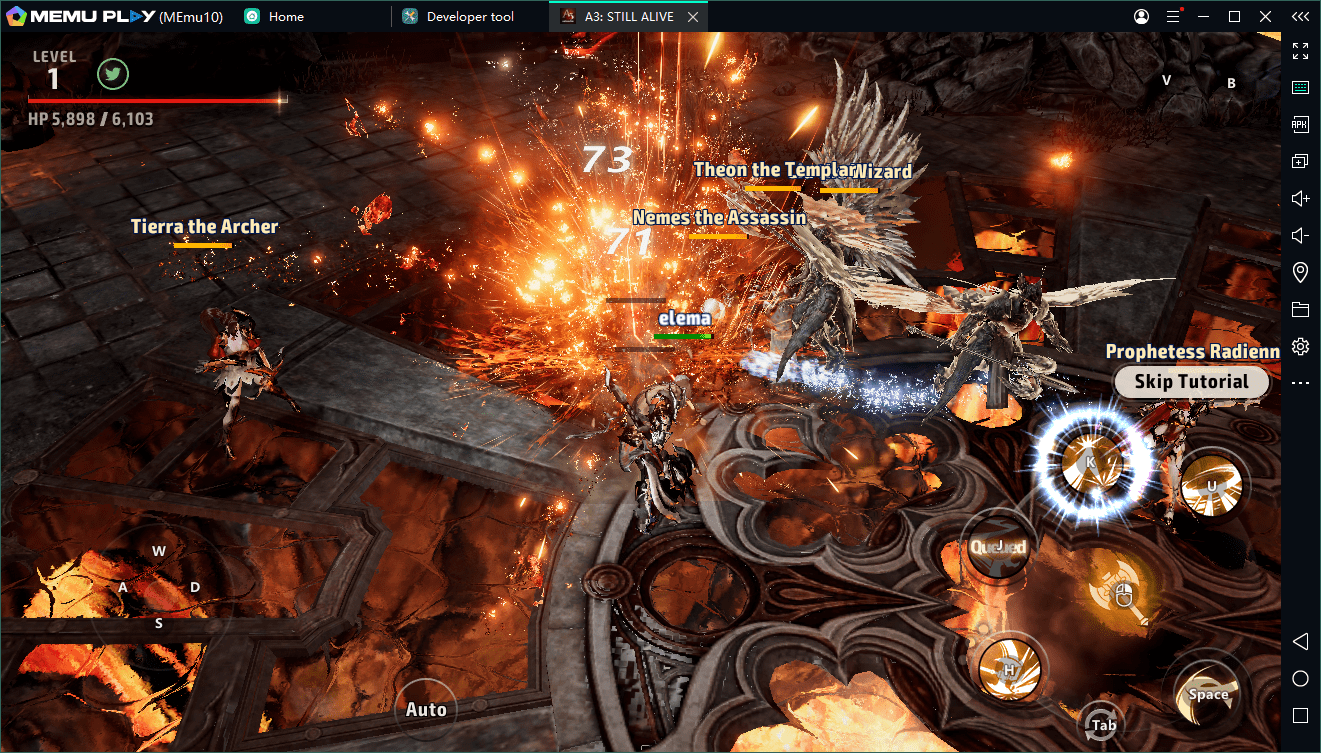Use the skill icon labeled U
Image resolution: width=1321 pixels, height=753 pixels.
(1211, 486)
